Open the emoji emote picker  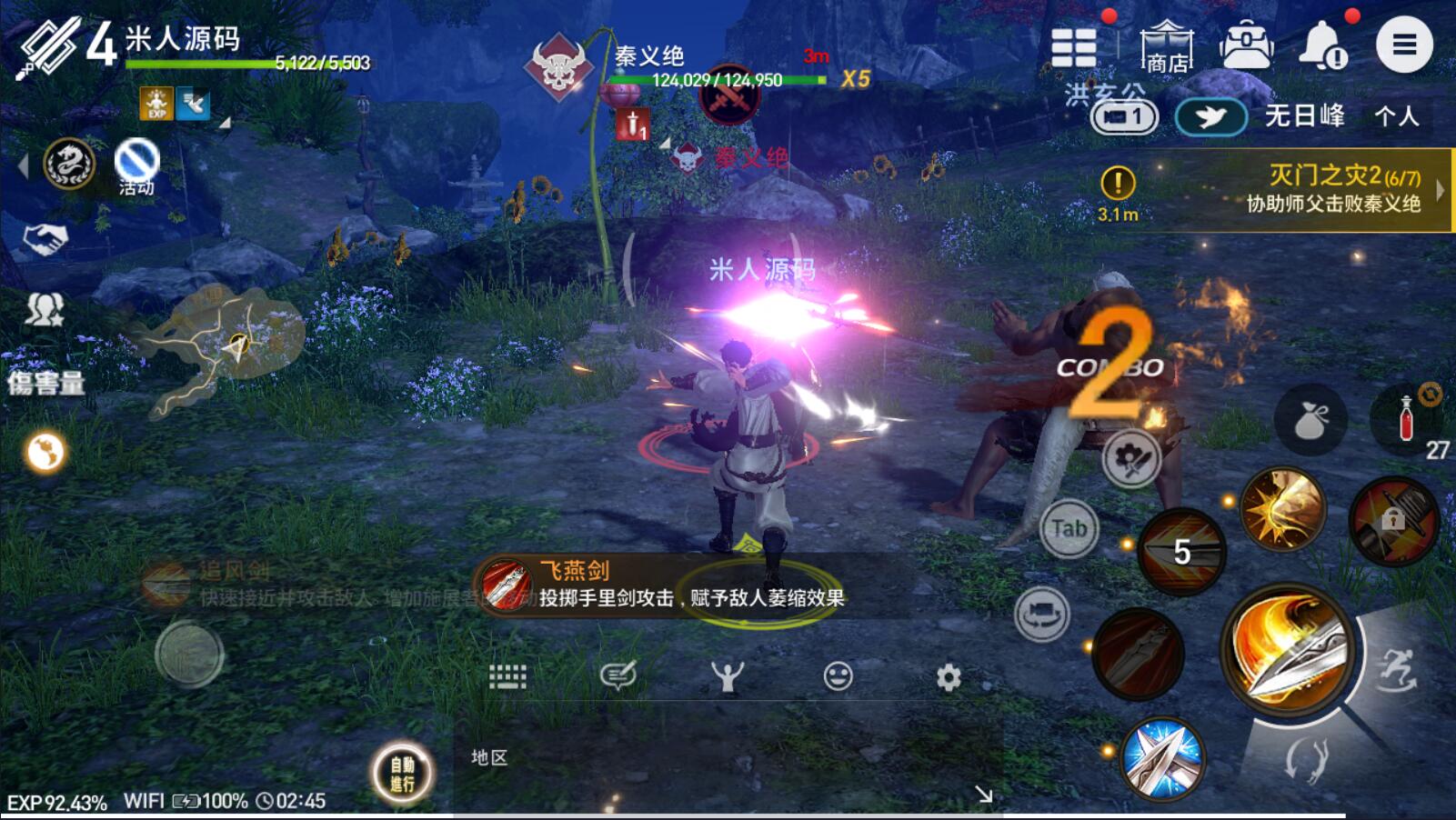(838, 676)
